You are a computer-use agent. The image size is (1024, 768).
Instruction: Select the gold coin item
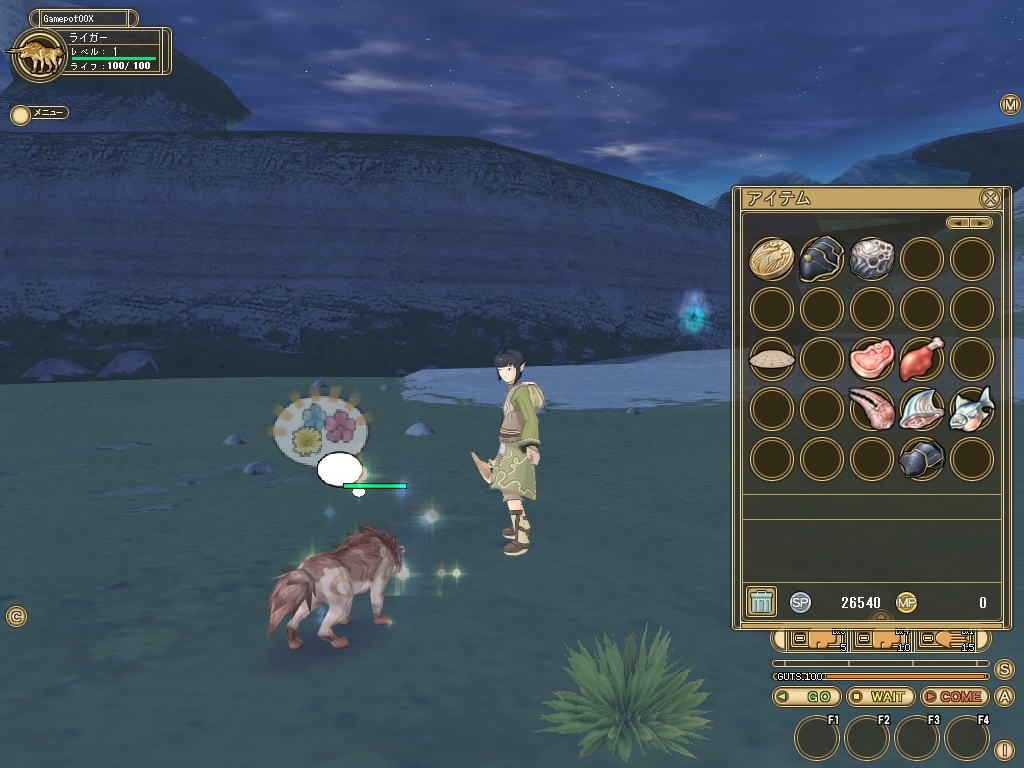[771, 259]
